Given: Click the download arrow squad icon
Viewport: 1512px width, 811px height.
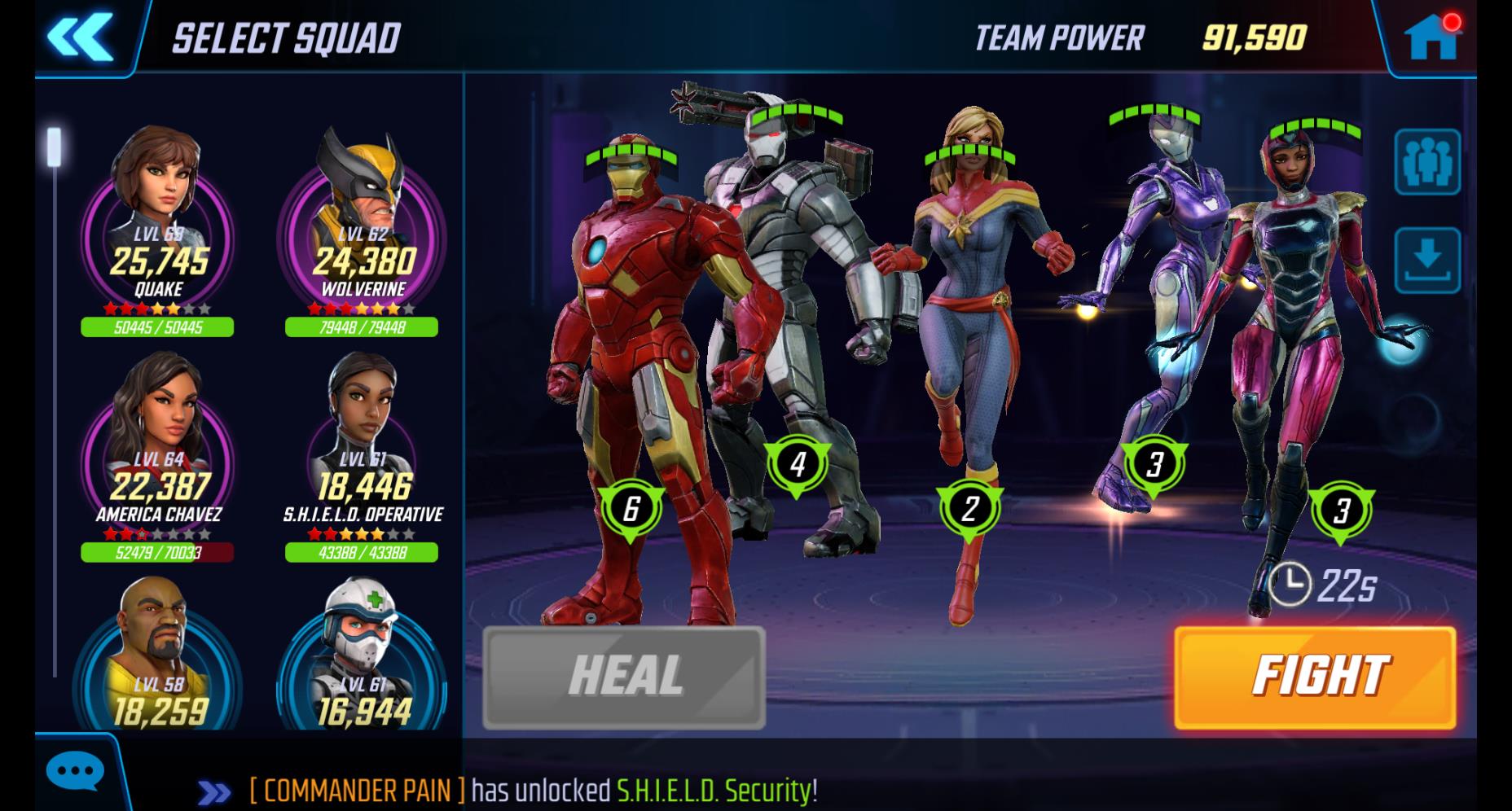Looking at the screenshot, I should point(1426,261).
